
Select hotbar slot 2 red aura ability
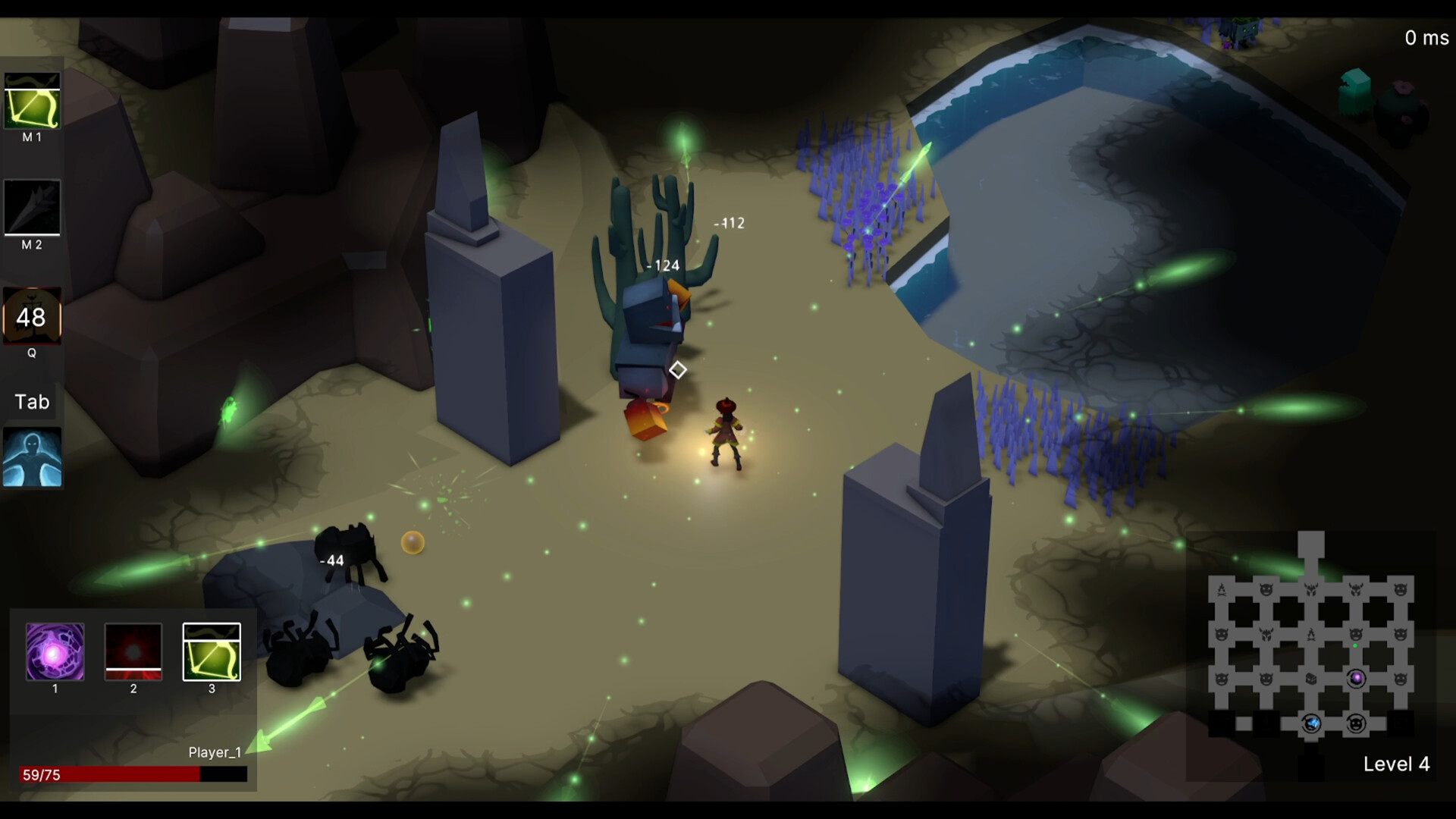(133, 653)
